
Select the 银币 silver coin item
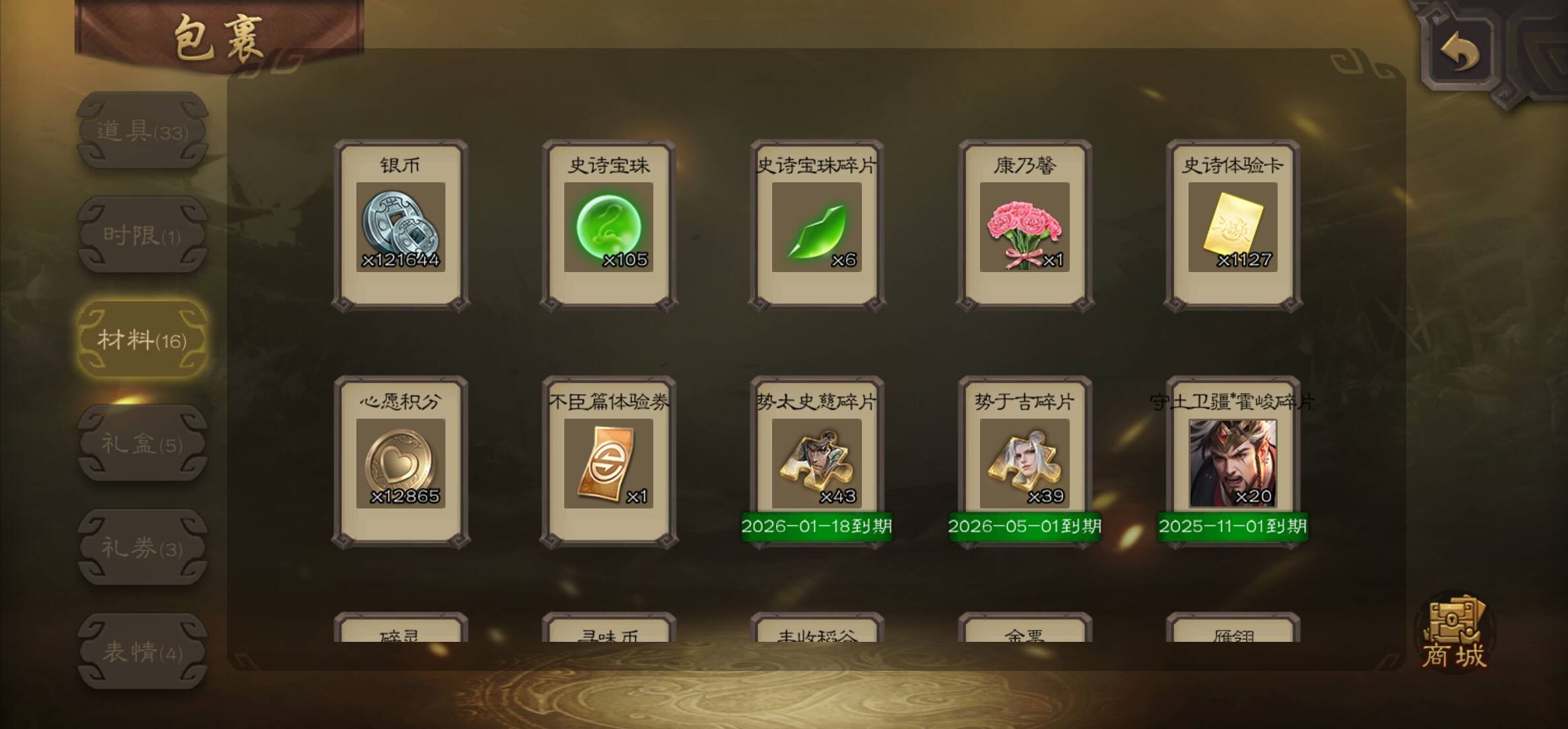click(x=401, y=226)
